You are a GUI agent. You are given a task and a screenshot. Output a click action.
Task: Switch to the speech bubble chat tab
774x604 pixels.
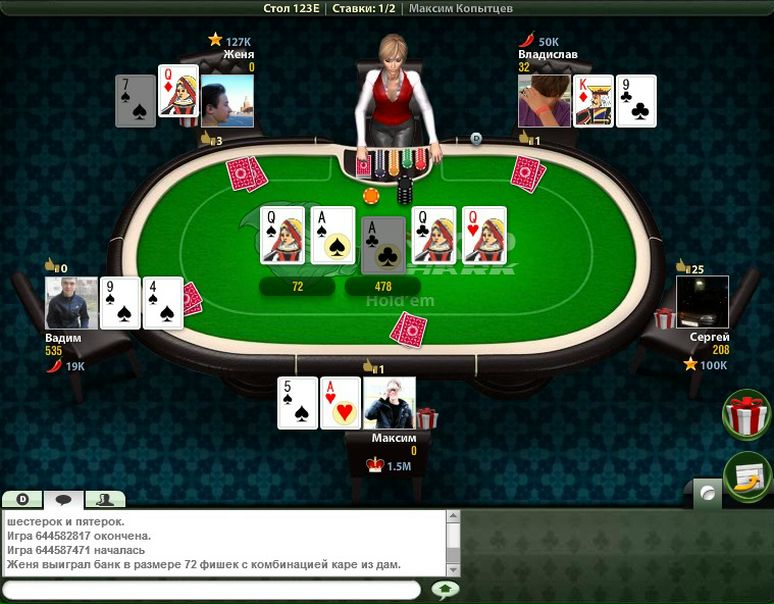tap(63, 499)
